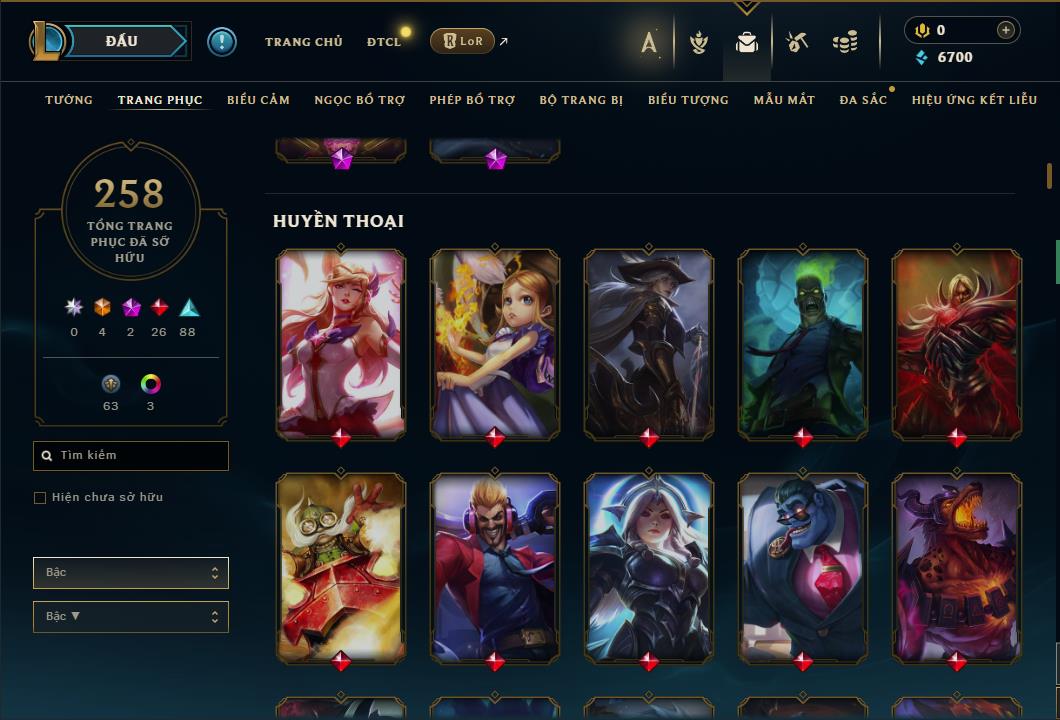Switch to the TƯỚNG tab
The height and width of the screenshot is (720, 1060).
69,100
